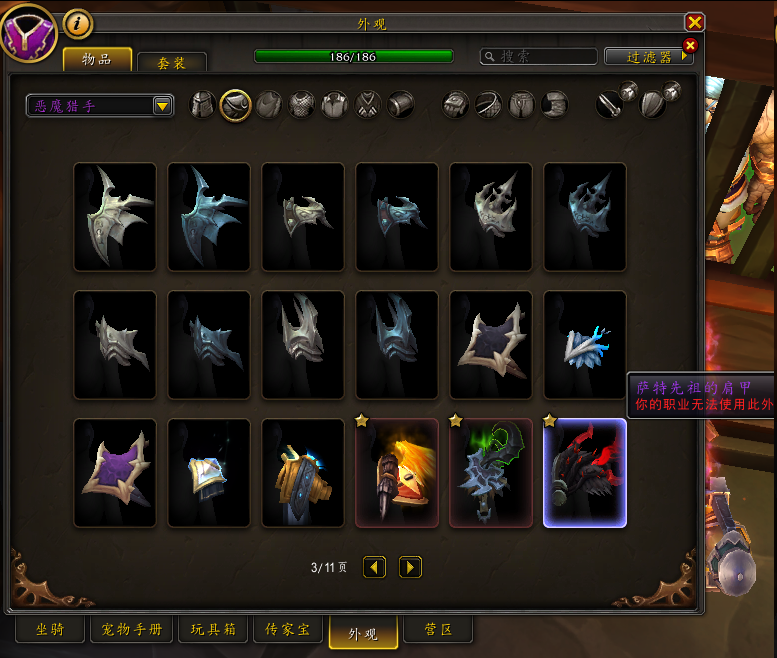Close the 外观 appearance window
This screenshot has width=777, height=658.
[x=694, y=22]
